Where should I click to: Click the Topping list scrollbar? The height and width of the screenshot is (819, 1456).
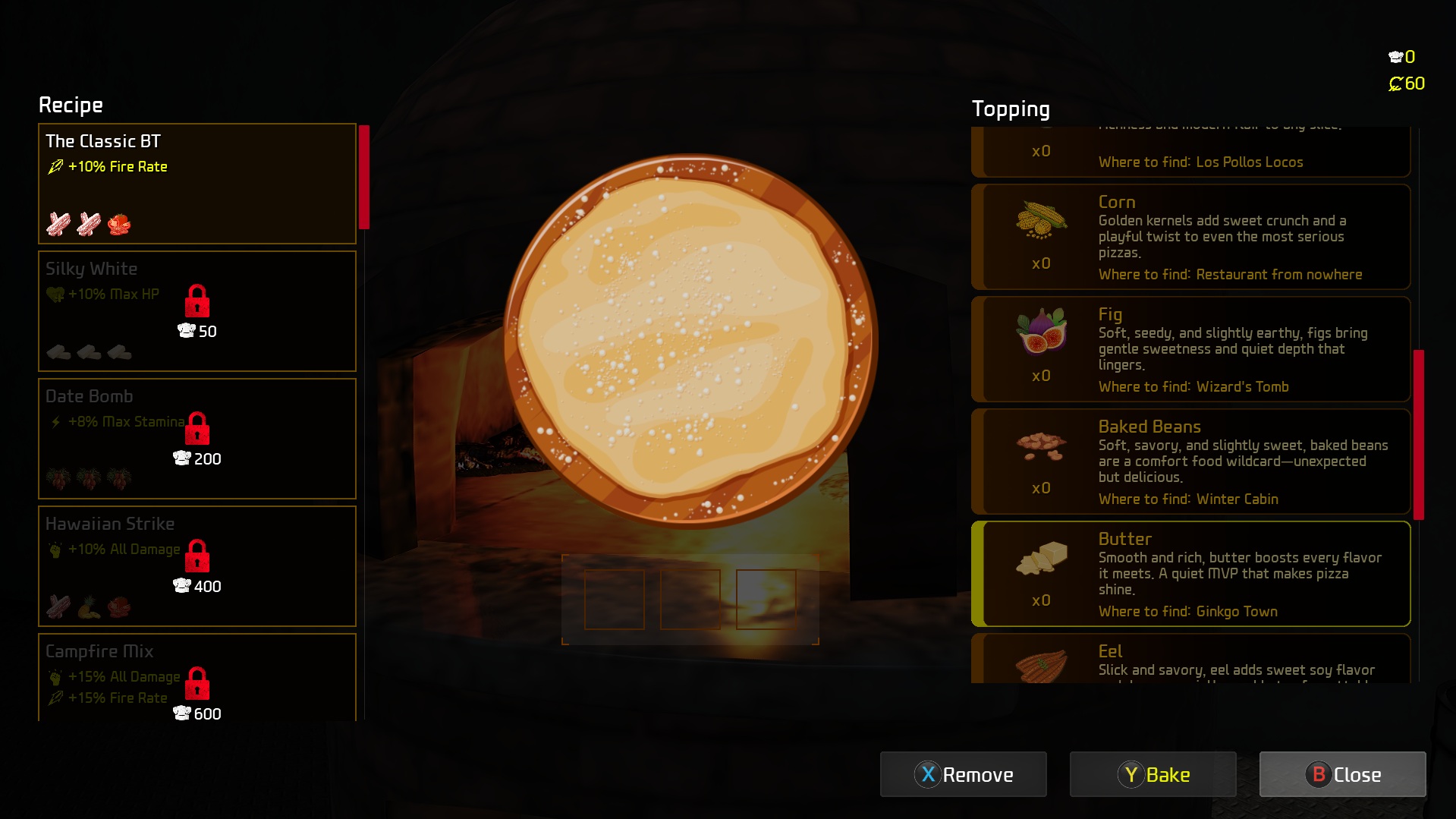click(x=1418, y=434)
